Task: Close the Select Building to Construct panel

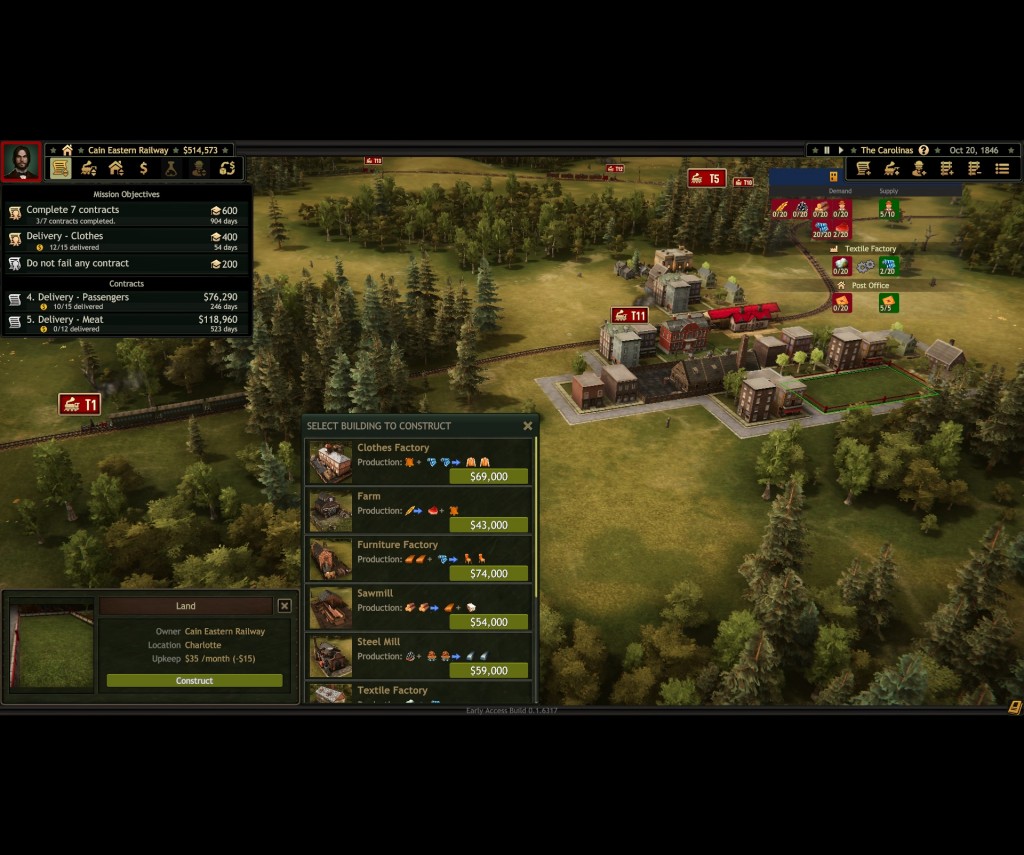Action: click(x=528, y=426)
